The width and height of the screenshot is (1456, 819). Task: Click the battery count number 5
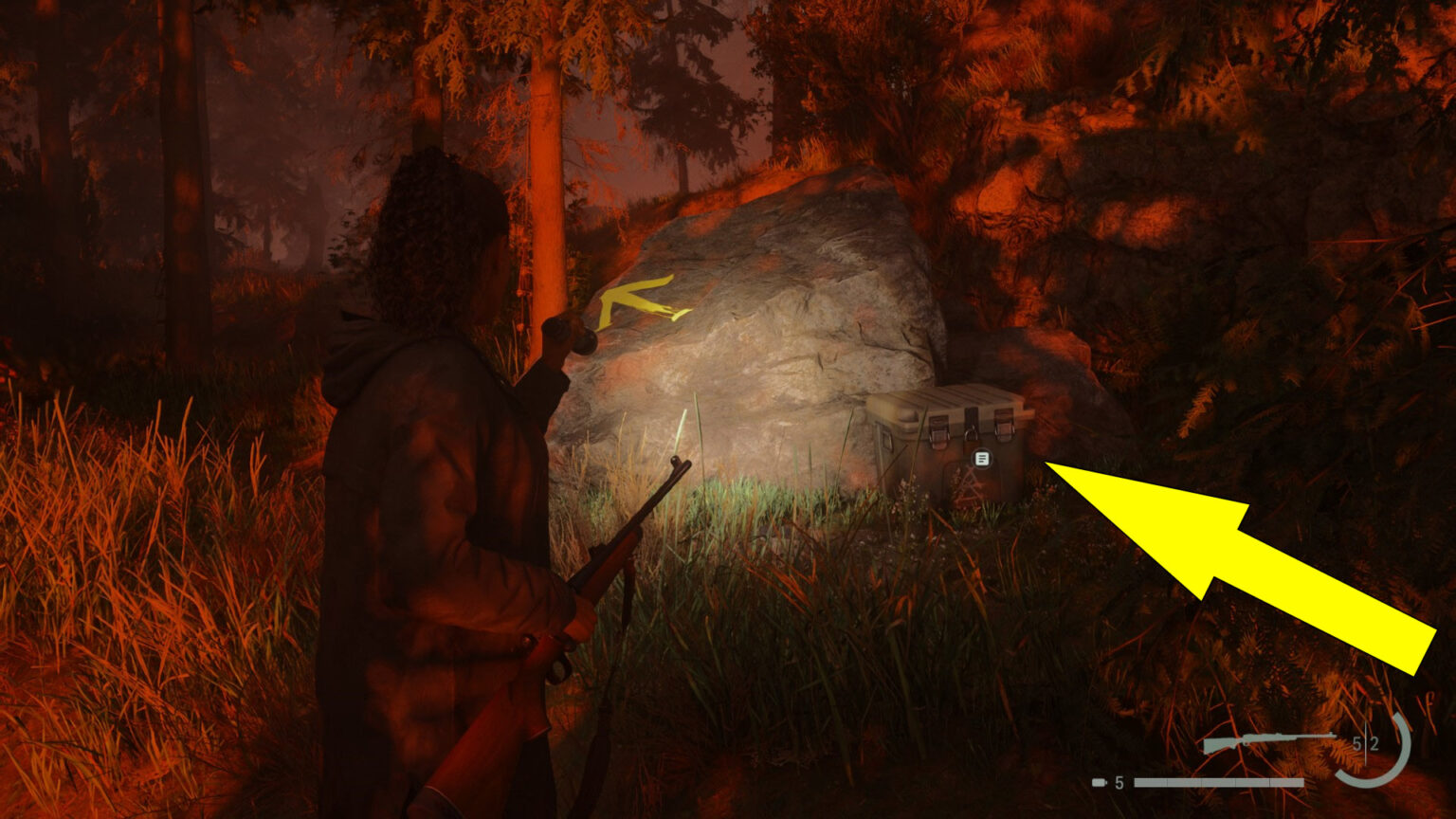(1119, 781)
